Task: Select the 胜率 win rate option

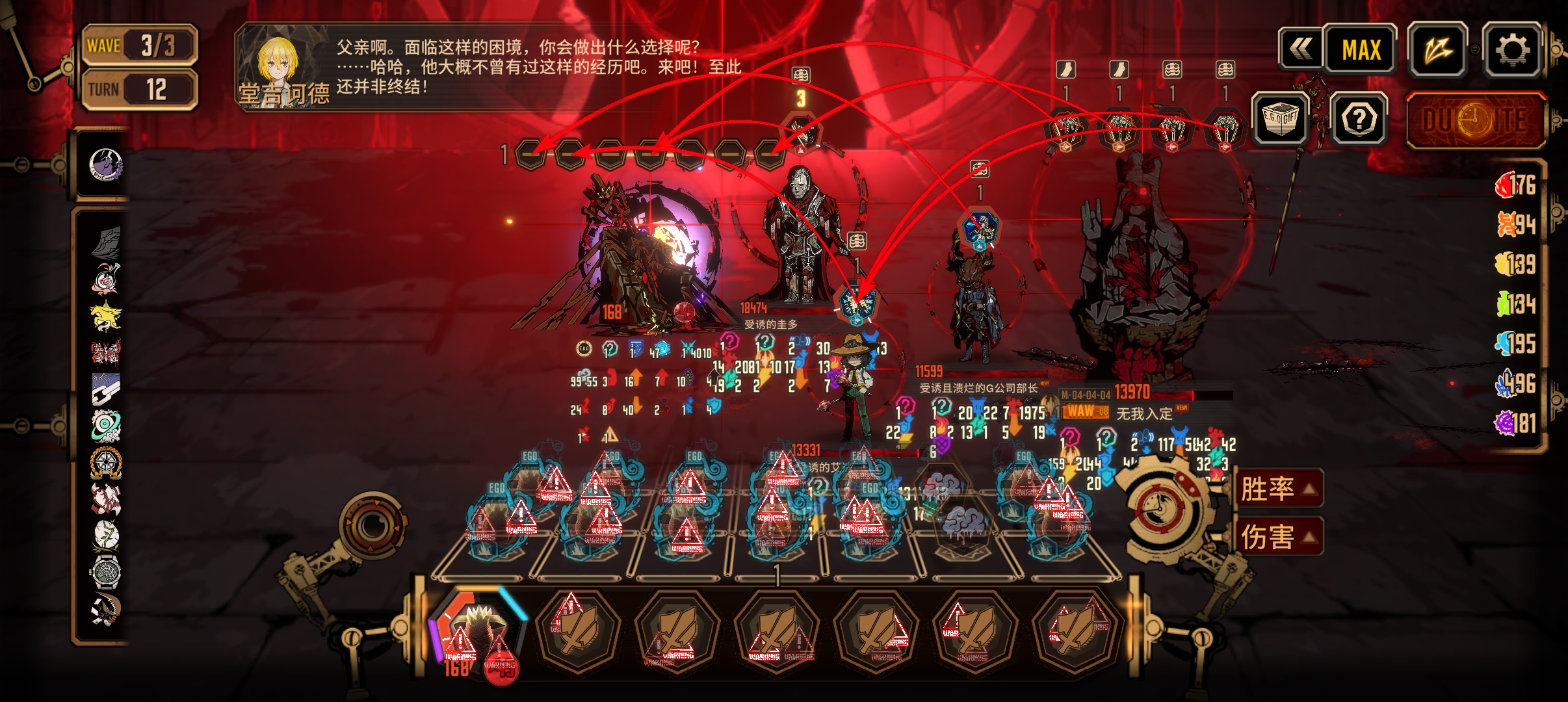Action: 1278,489
